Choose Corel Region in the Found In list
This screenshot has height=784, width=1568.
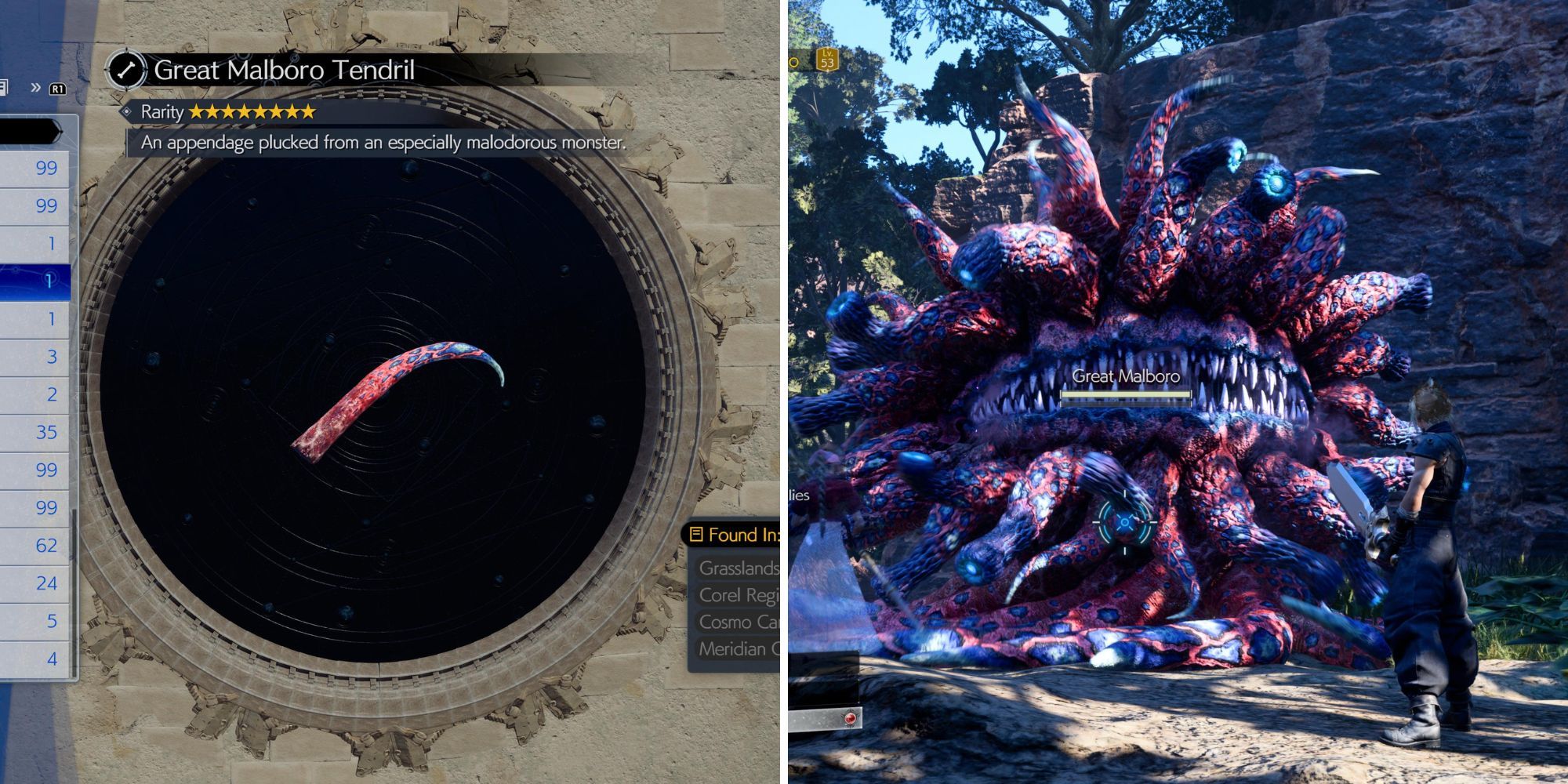click(x=737, y=595)
